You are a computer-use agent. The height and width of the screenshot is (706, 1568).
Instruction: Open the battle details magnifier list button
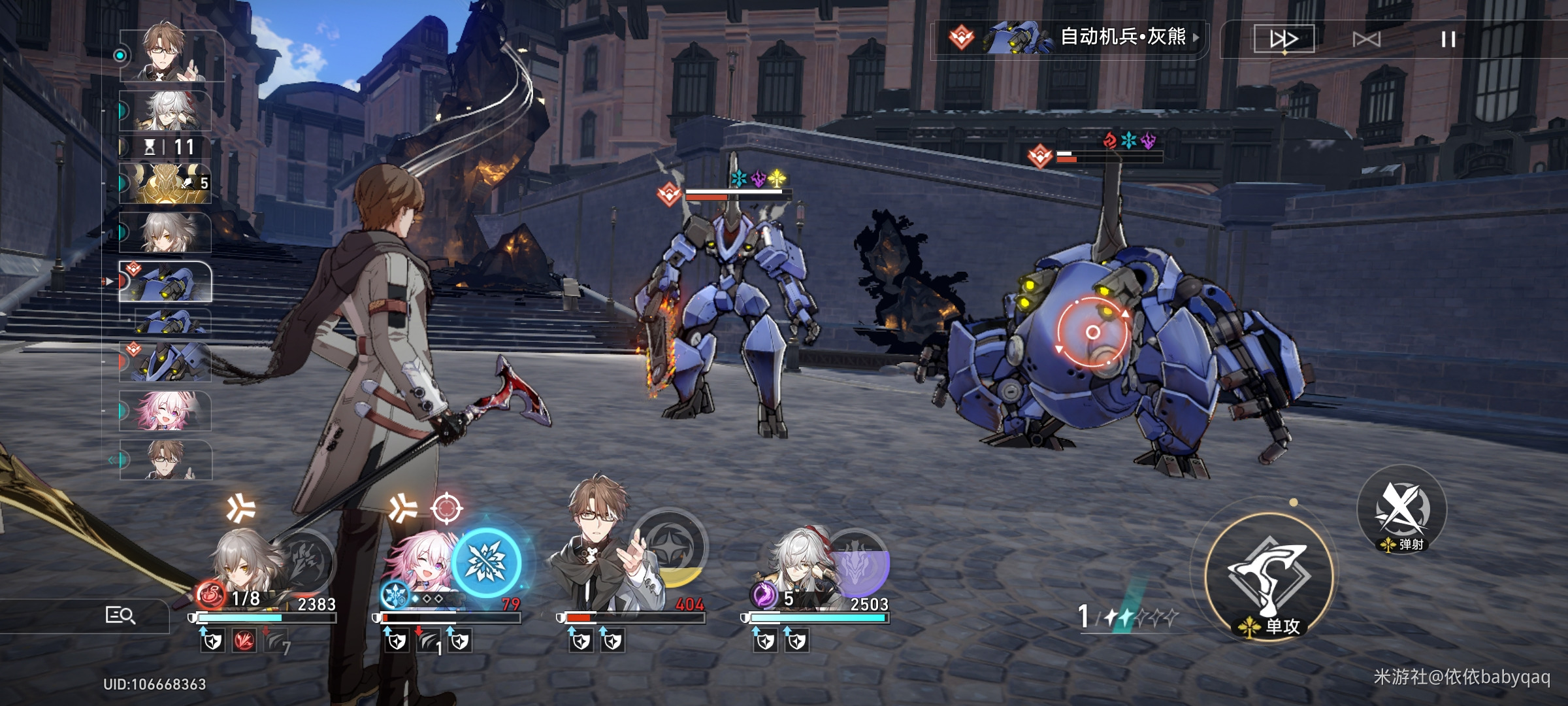pyautogui.click(x=120, y=615)
